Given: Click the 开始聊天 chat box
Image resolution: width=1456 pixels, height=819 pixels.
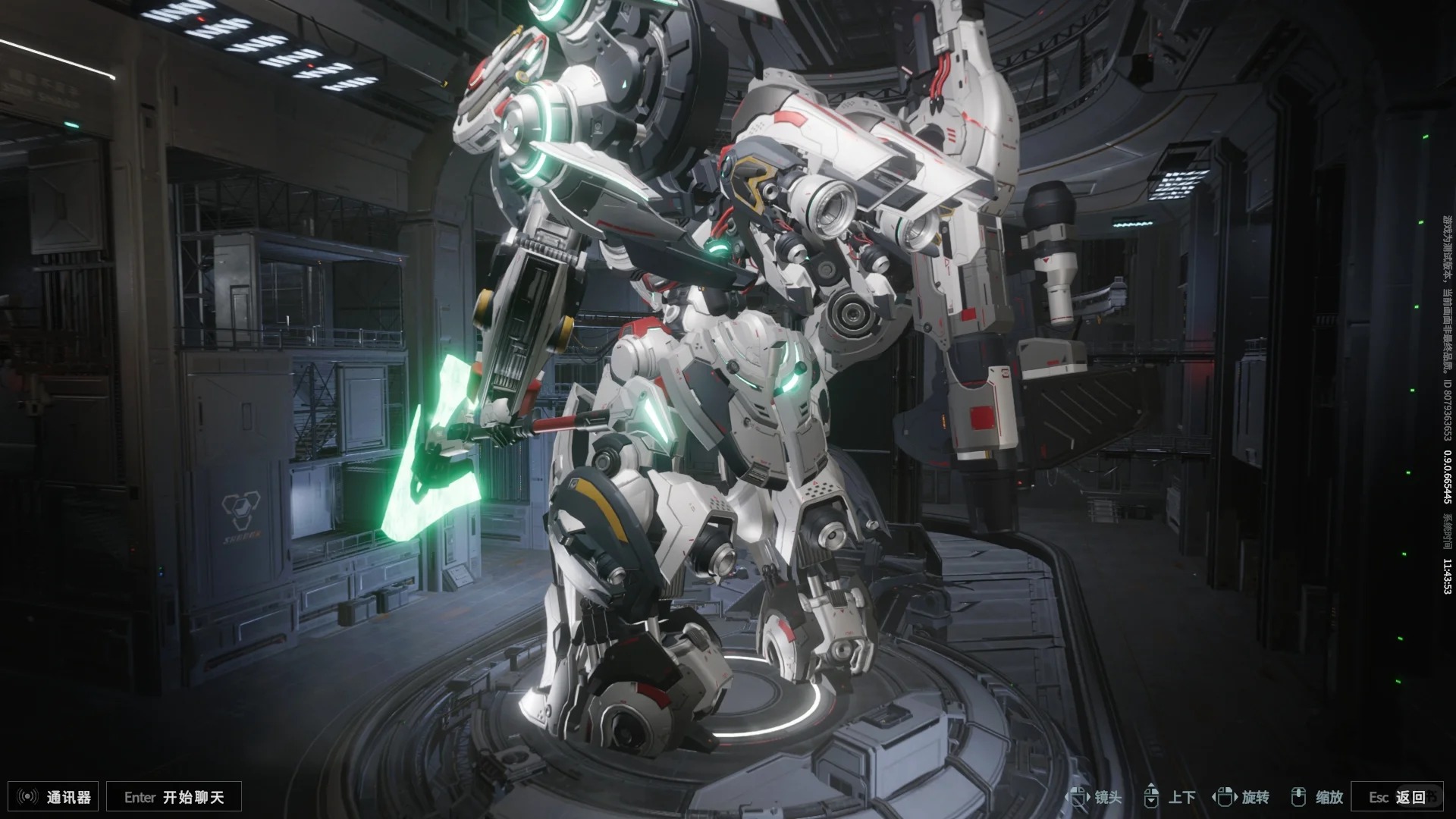Looking at the screenshot, I should click(x=174, y=797).
